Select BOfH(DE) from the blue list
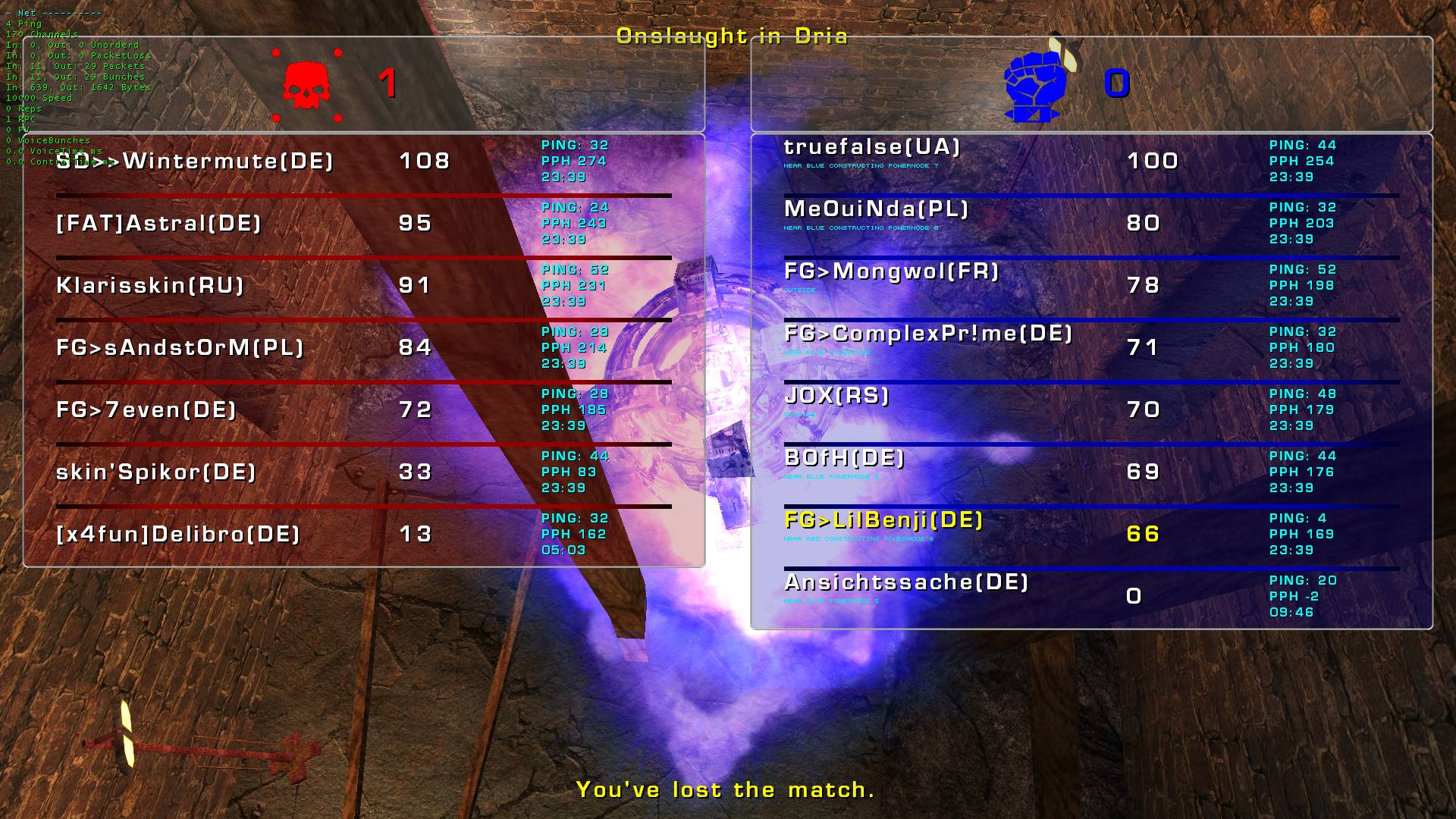 click(x=844, y=458)
